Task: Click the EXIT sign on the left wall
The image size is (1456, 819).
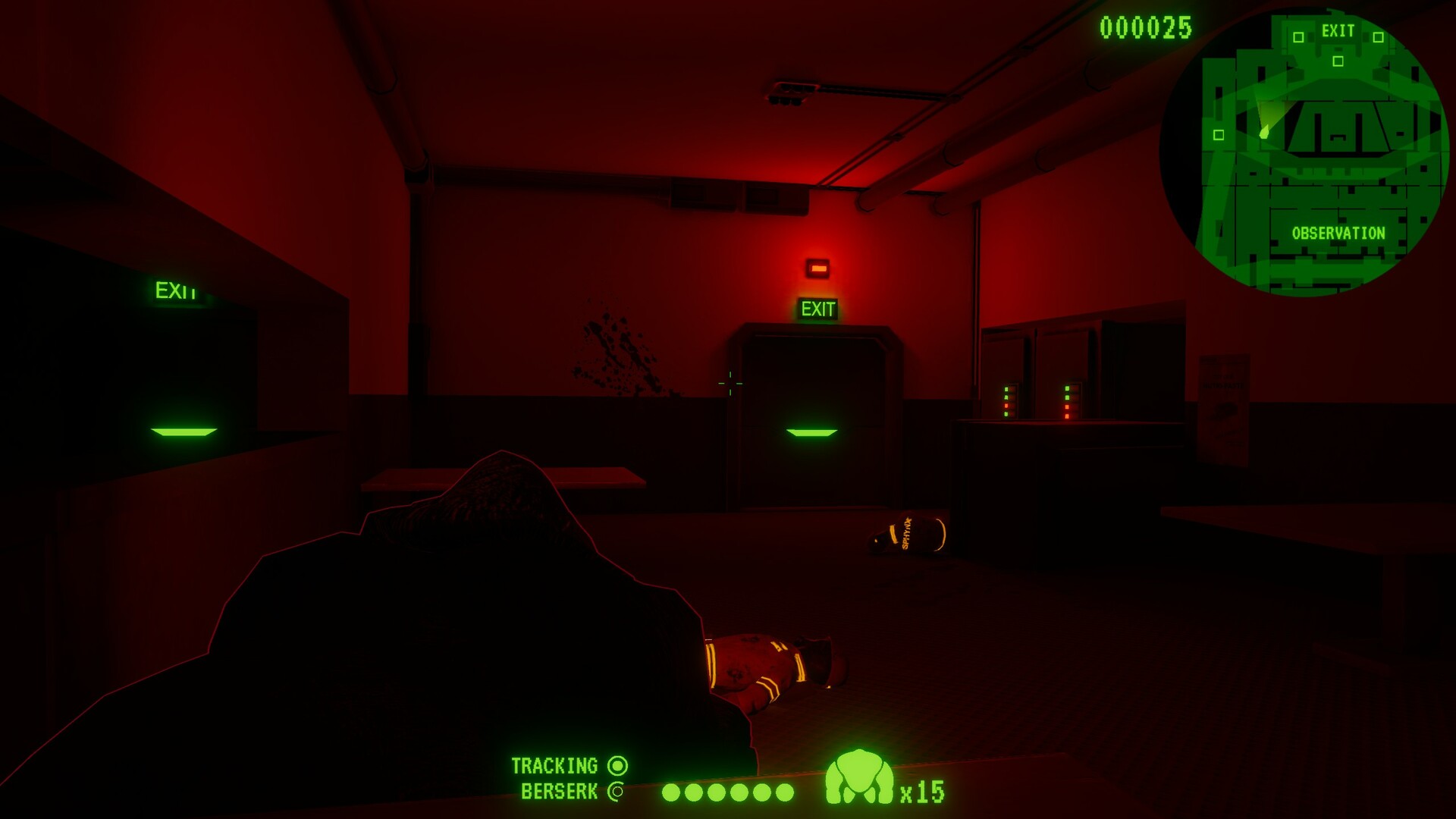Action: [x=175, y=289]
